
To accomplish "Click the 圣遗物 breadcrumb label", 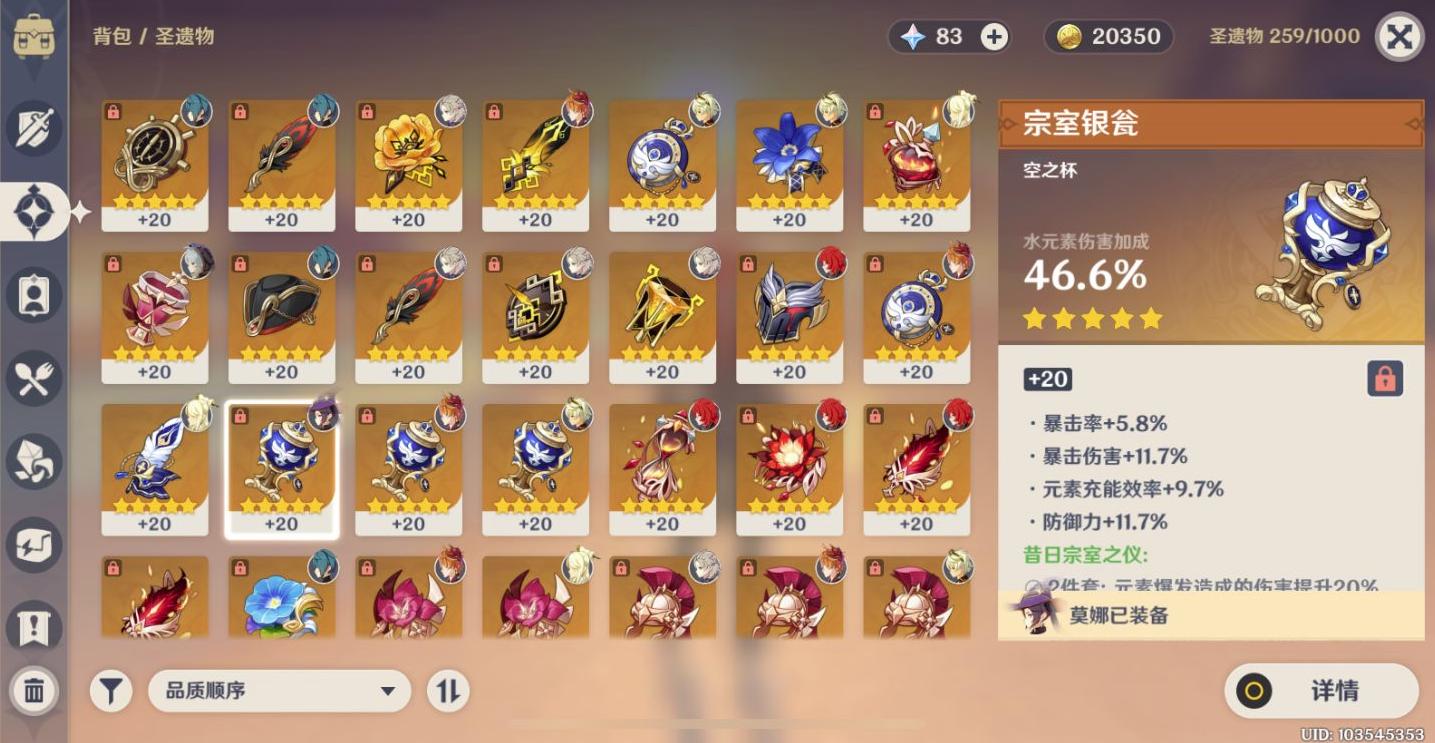I will point(185,37).
